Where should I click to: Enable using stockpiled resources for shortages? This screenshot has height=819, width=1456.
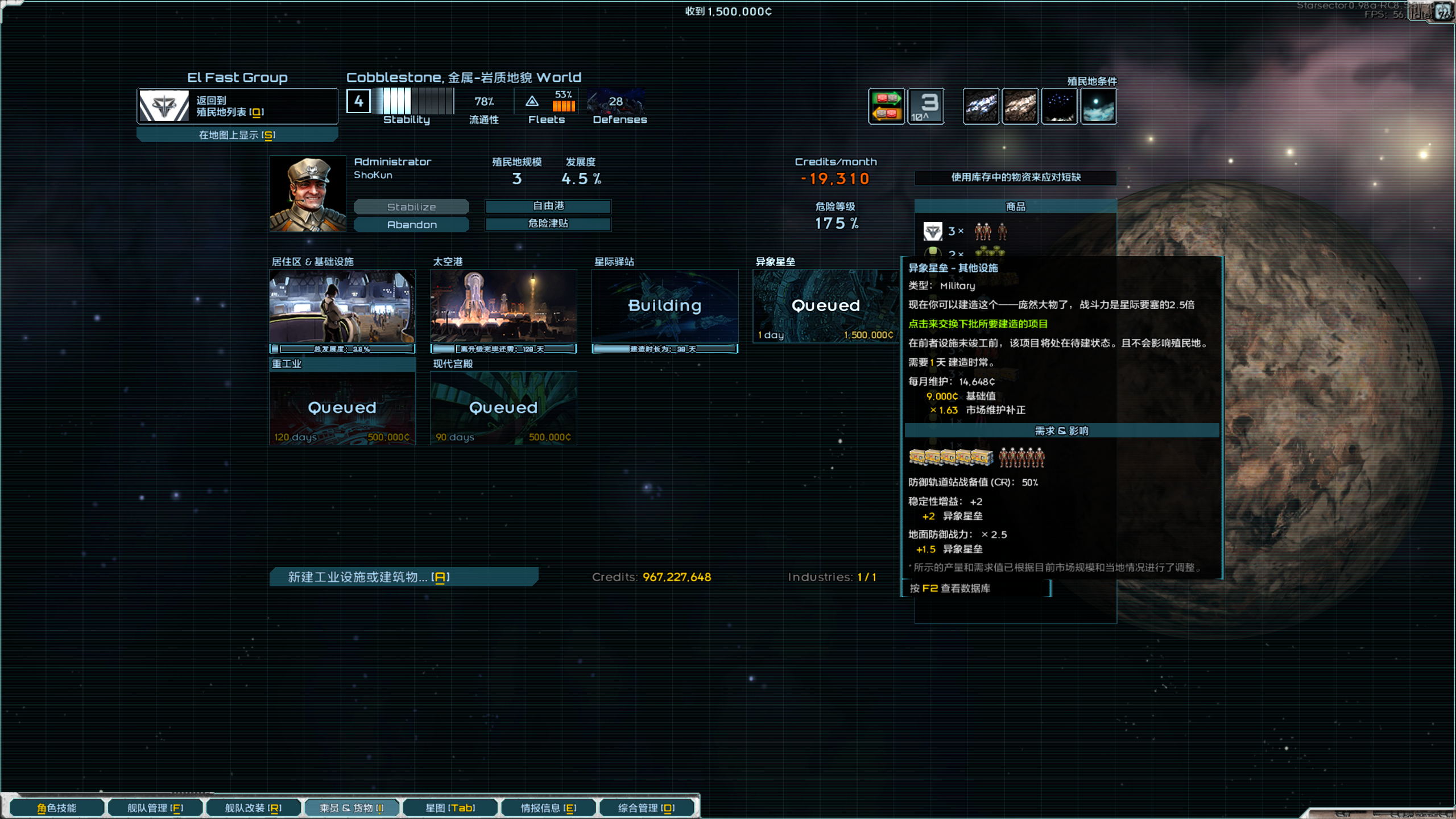tap(1015, 177)
